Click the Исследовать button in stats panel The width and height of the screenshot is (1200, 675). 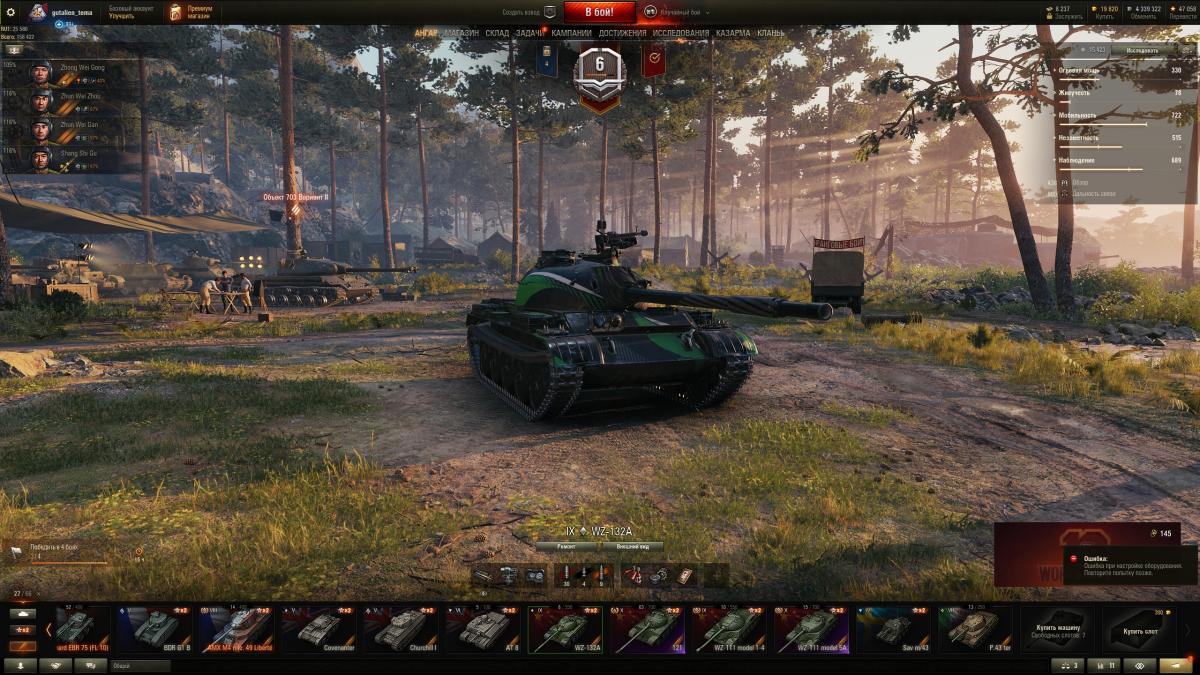pyautogui.click(x=1142, y=49)
